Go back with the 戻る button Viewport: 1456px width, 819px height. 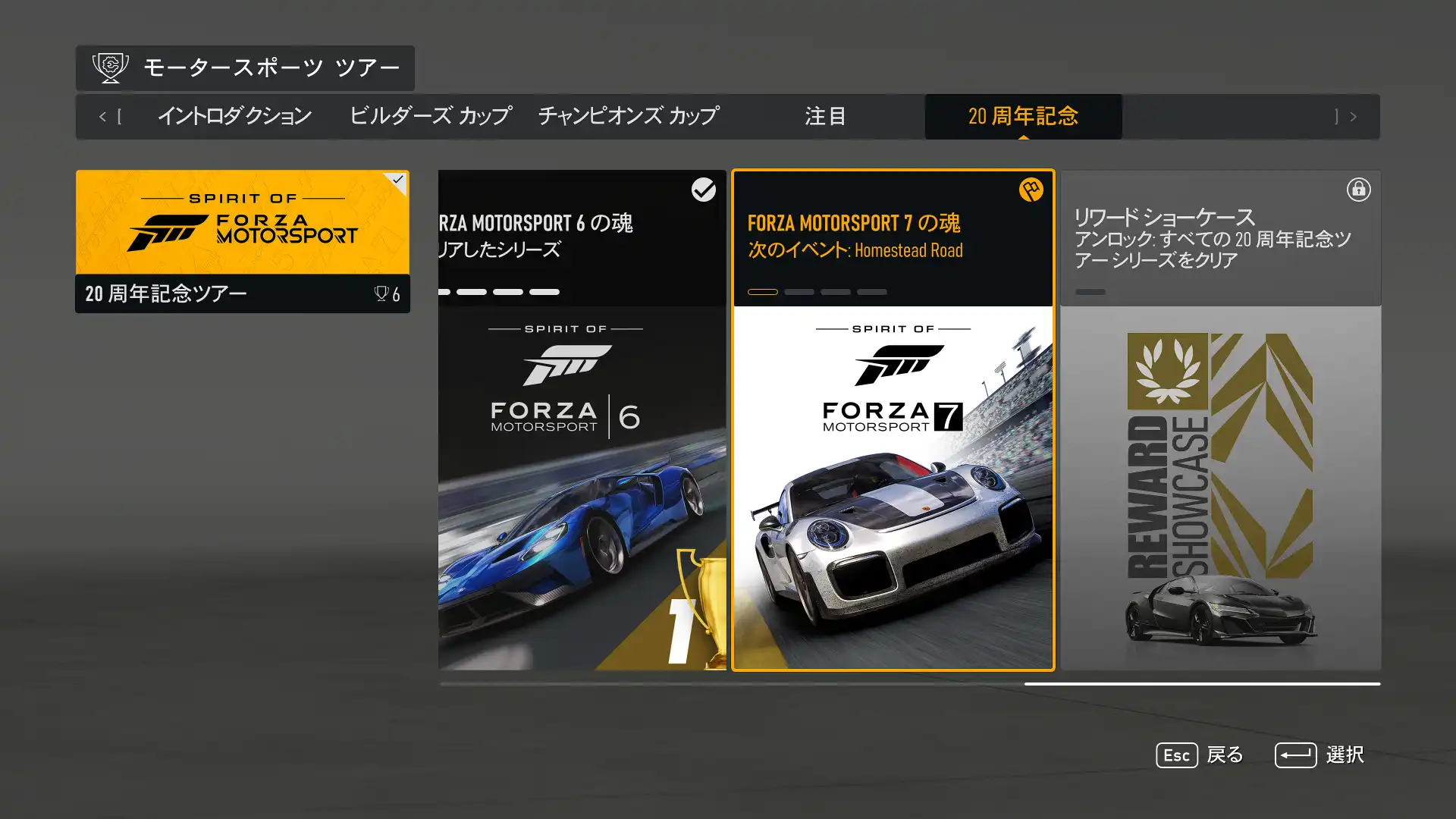1200,755
